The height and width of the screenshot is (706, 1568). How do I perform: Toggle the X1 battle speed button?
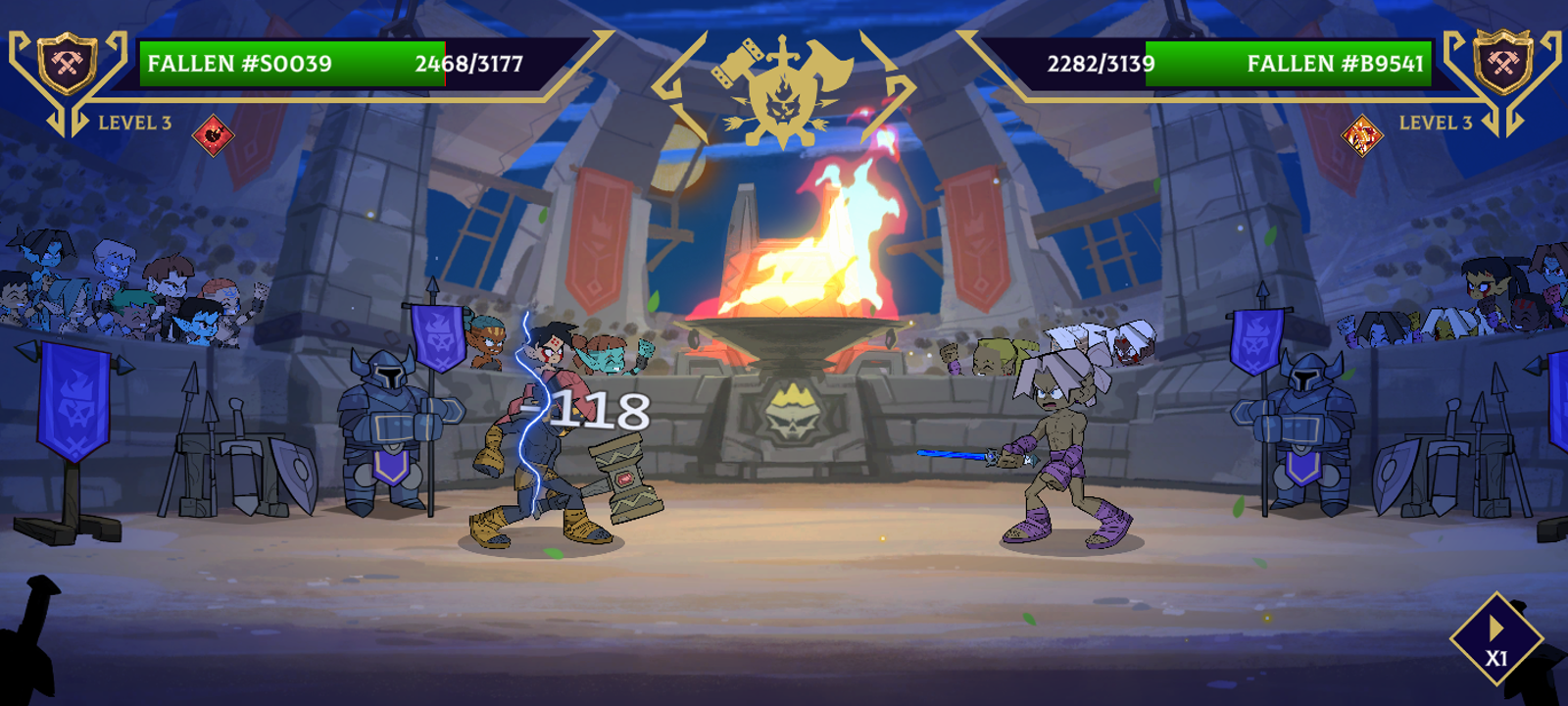[x=1495, y=639]
